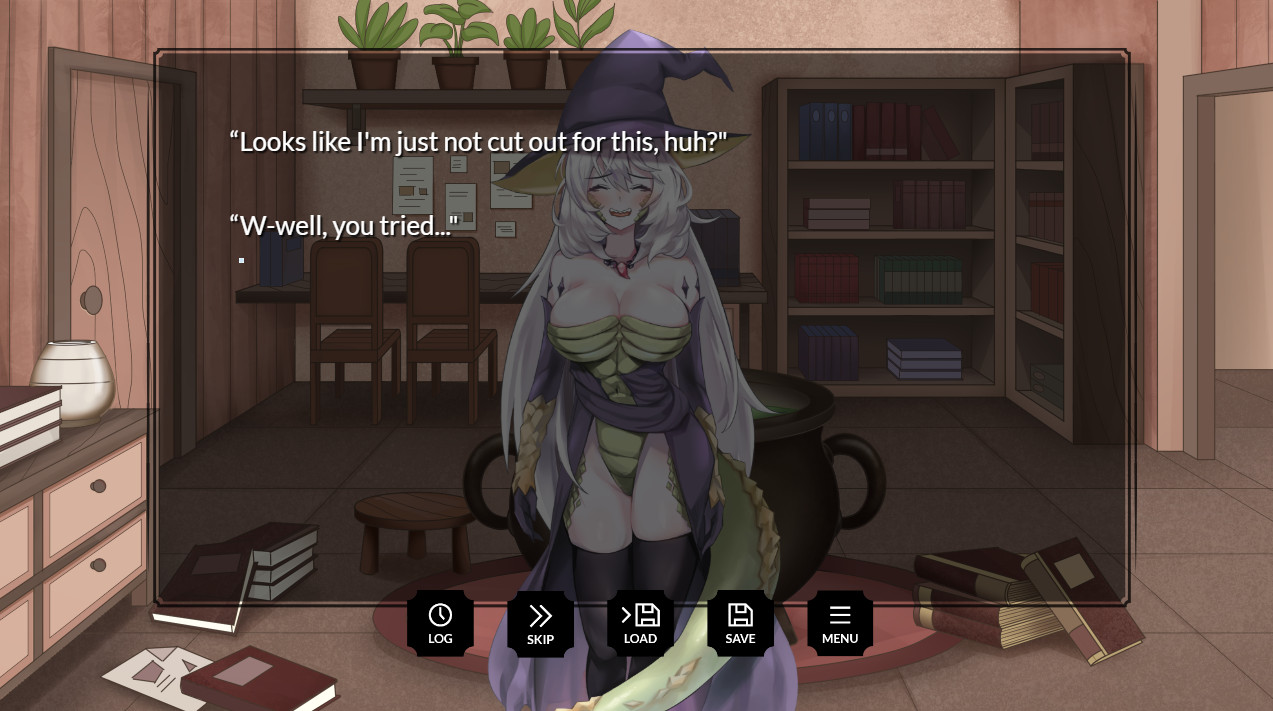The image size is (1273, 711).
Task: Open the Load game screen
Action: tap(640, 623)
